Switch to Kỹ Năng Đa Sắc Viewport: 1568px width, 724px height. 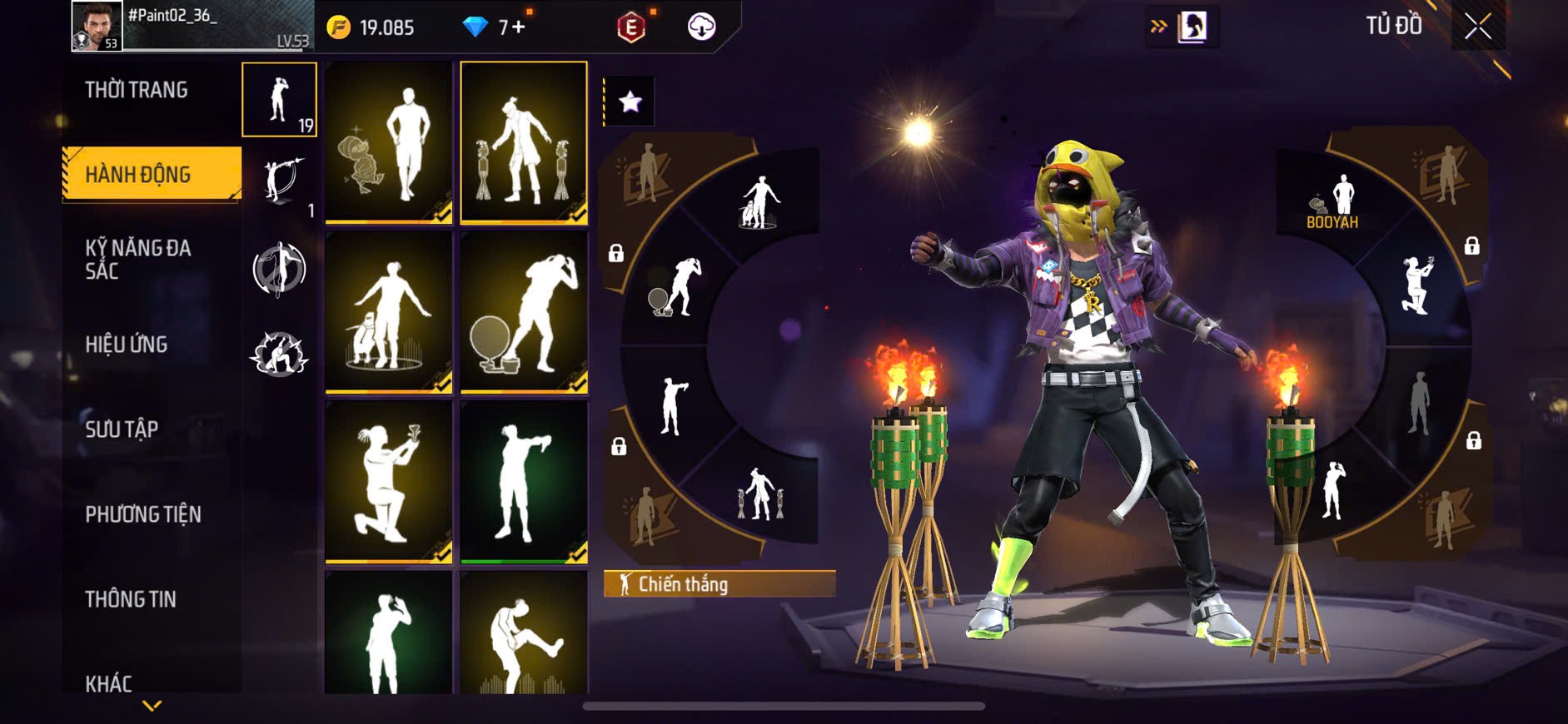click(138, 259)
